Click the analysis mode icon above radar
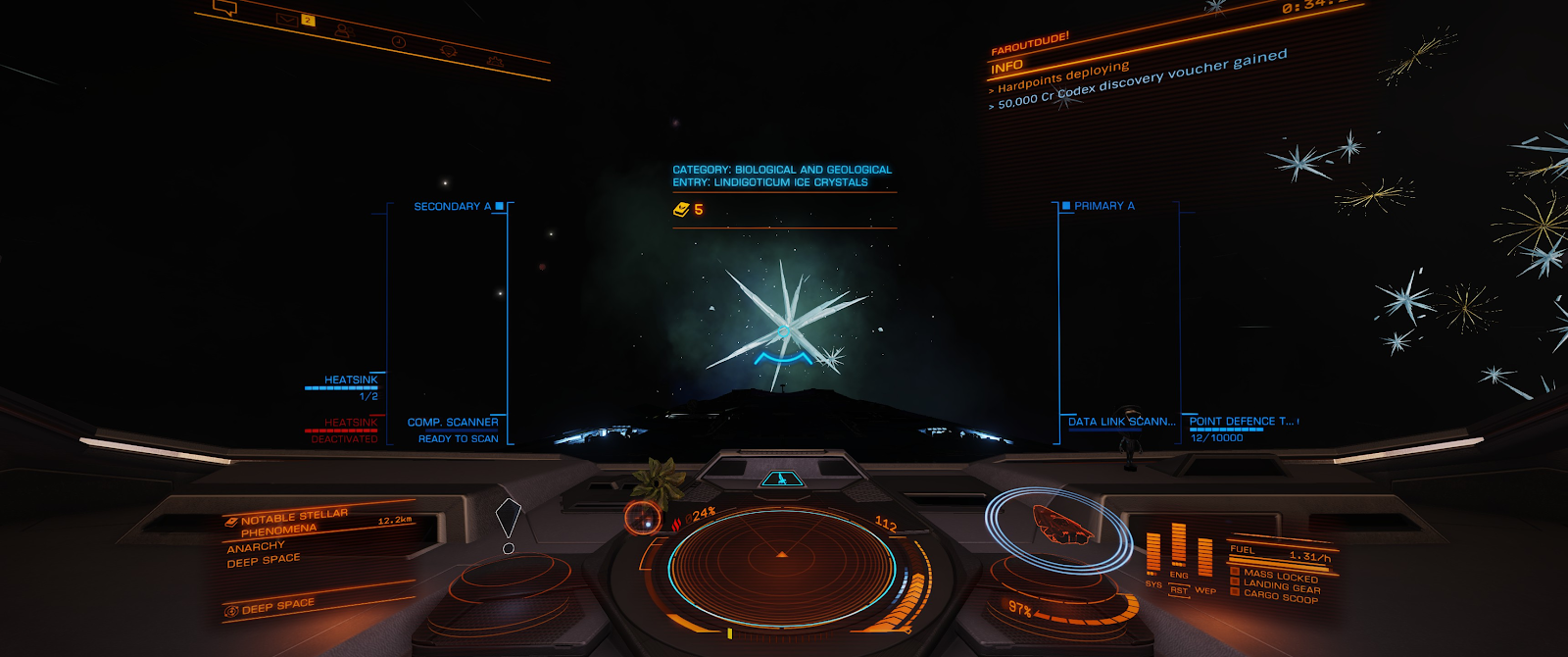The height and width of the screenshot is (657, 1568). [x=781, y=479]
